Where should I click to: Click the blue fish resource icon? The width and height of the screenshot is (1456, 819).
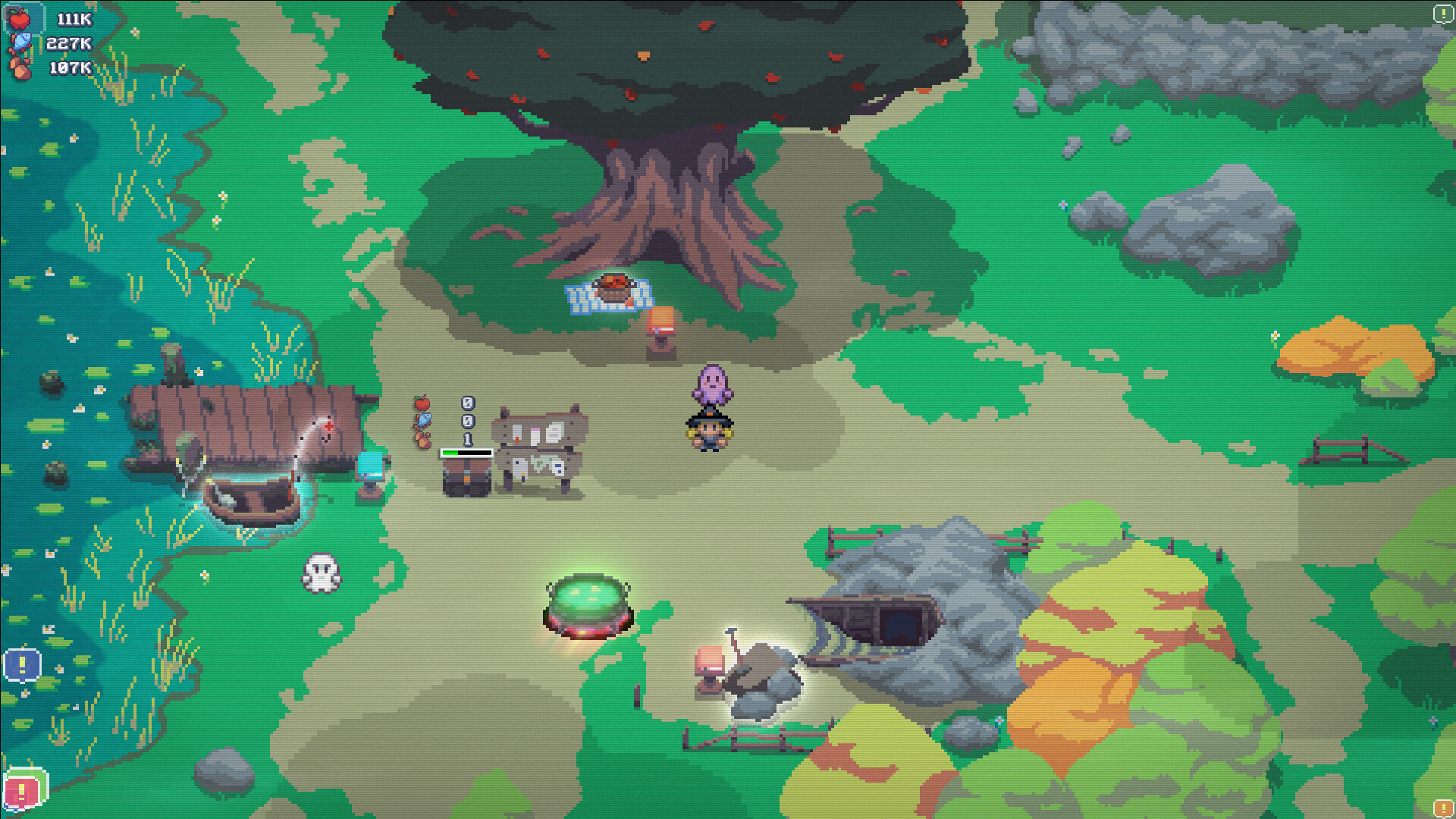[x=21, y=40]
